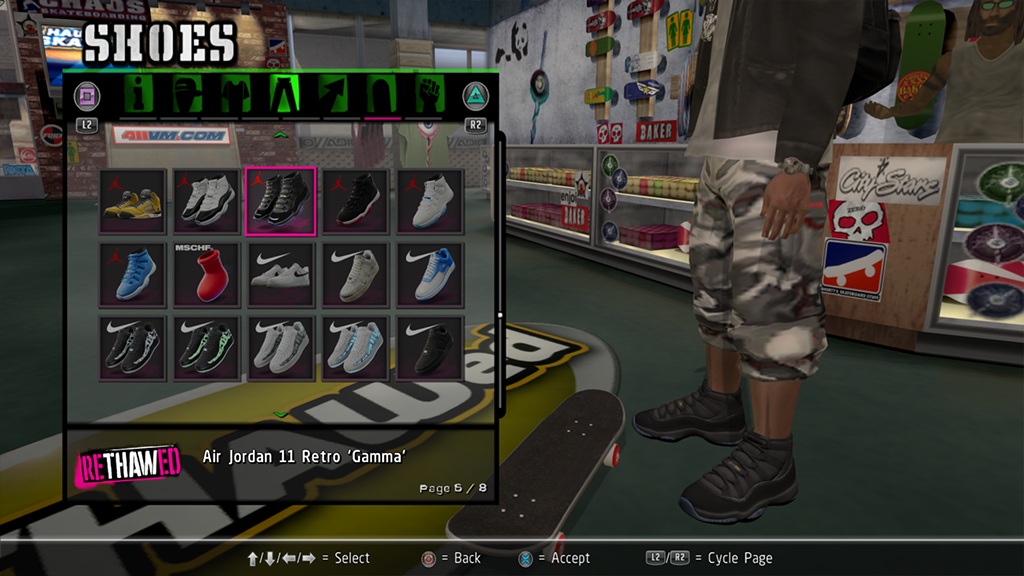
Task: Switch to the t-shirt category tab
Action: click(x=234, y=95)
